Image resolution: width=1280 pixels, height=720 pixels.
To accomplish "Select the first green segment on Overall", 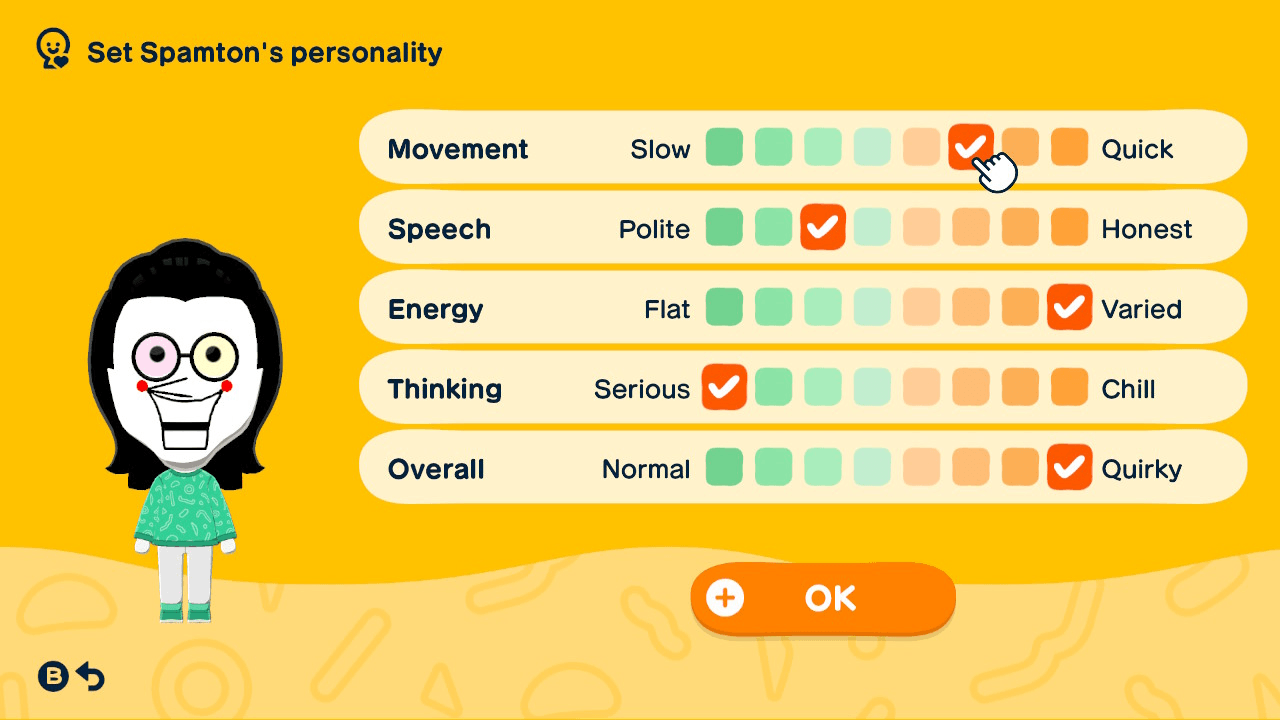I will 724,467.
